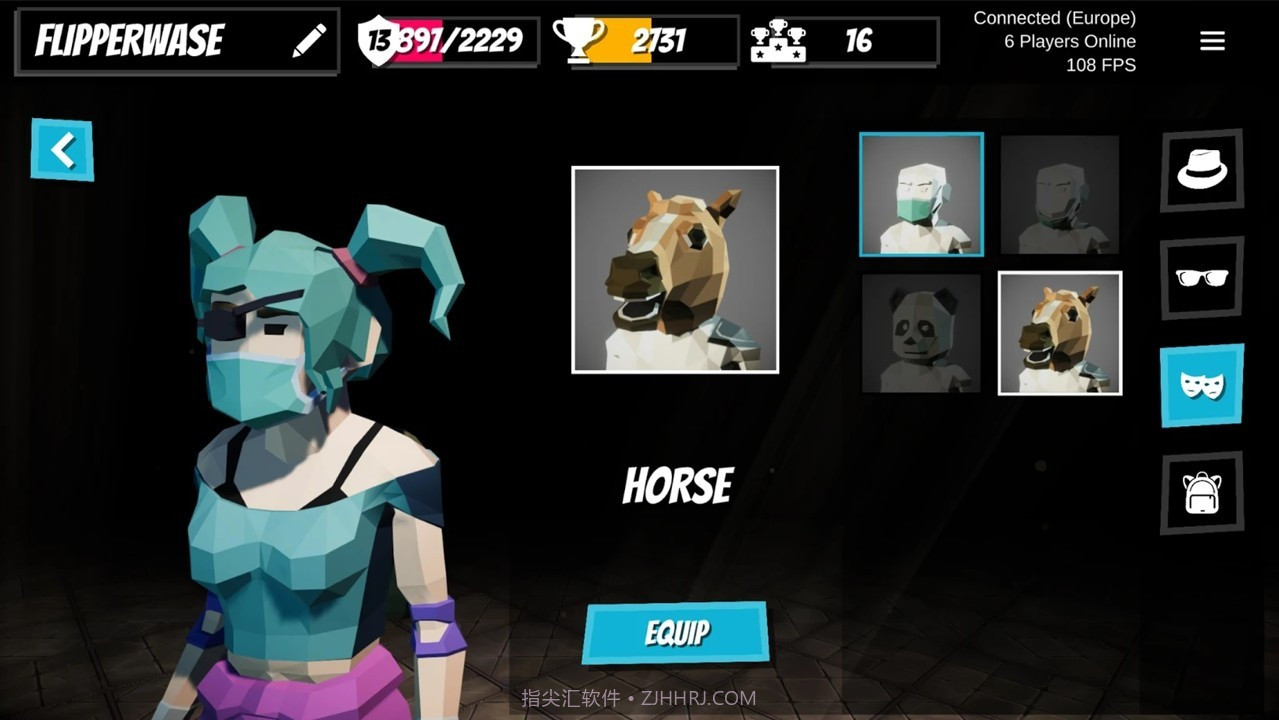Switch to the hats category tab
Viewport: 1279px width, 720px height.
point(1201,170)
